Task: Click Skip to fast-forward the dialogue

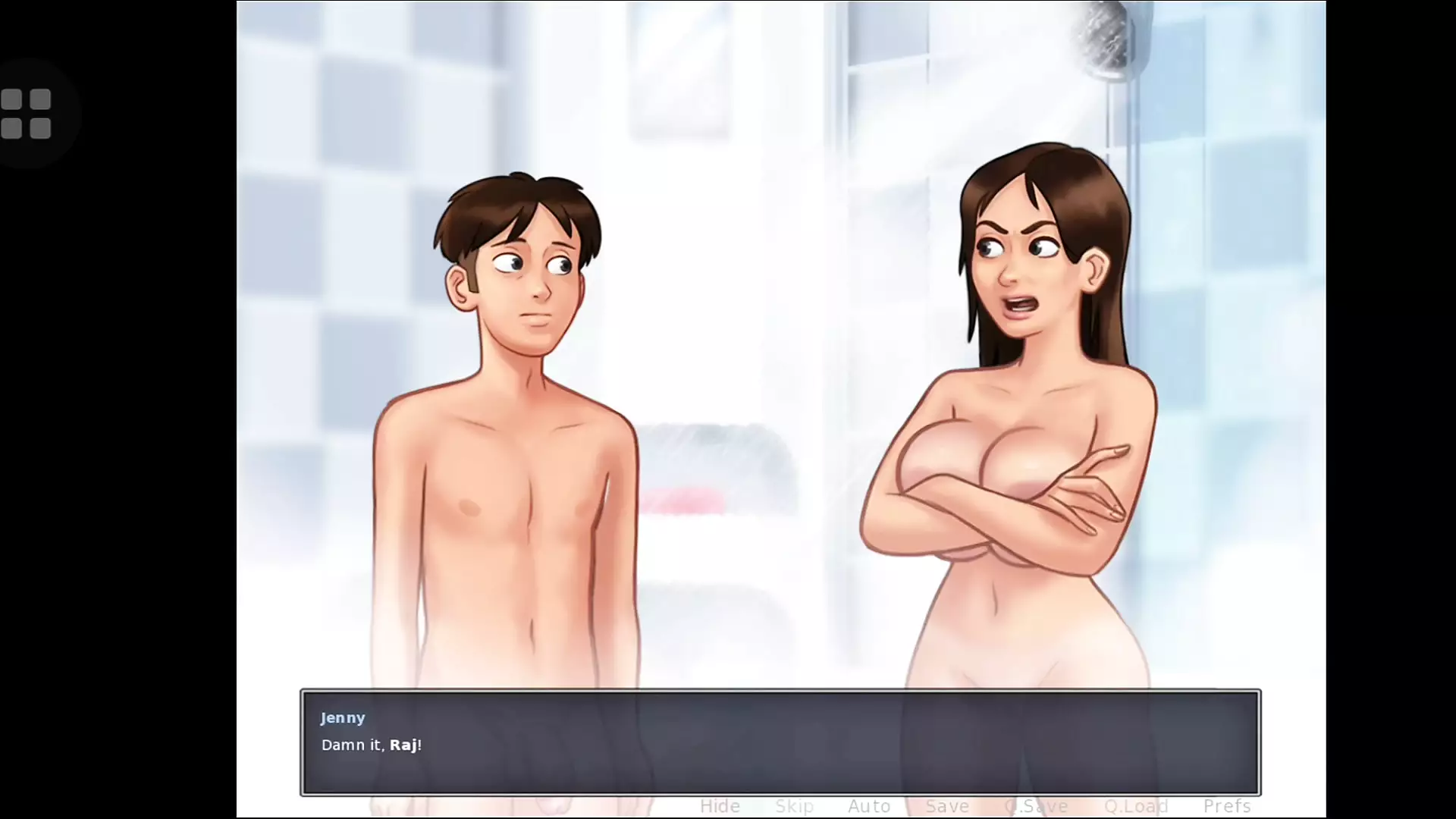Action: click(x=794, y=806)
